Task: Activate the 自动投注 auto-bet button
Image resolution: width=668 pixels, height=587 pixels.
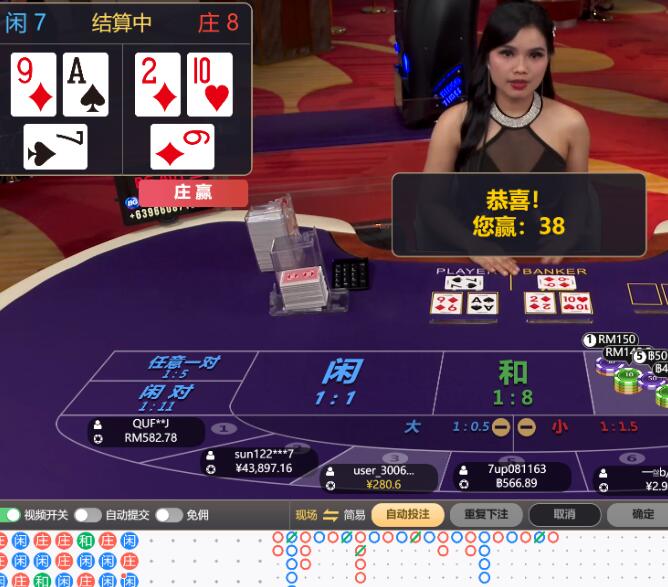Action: pos(408,515)
